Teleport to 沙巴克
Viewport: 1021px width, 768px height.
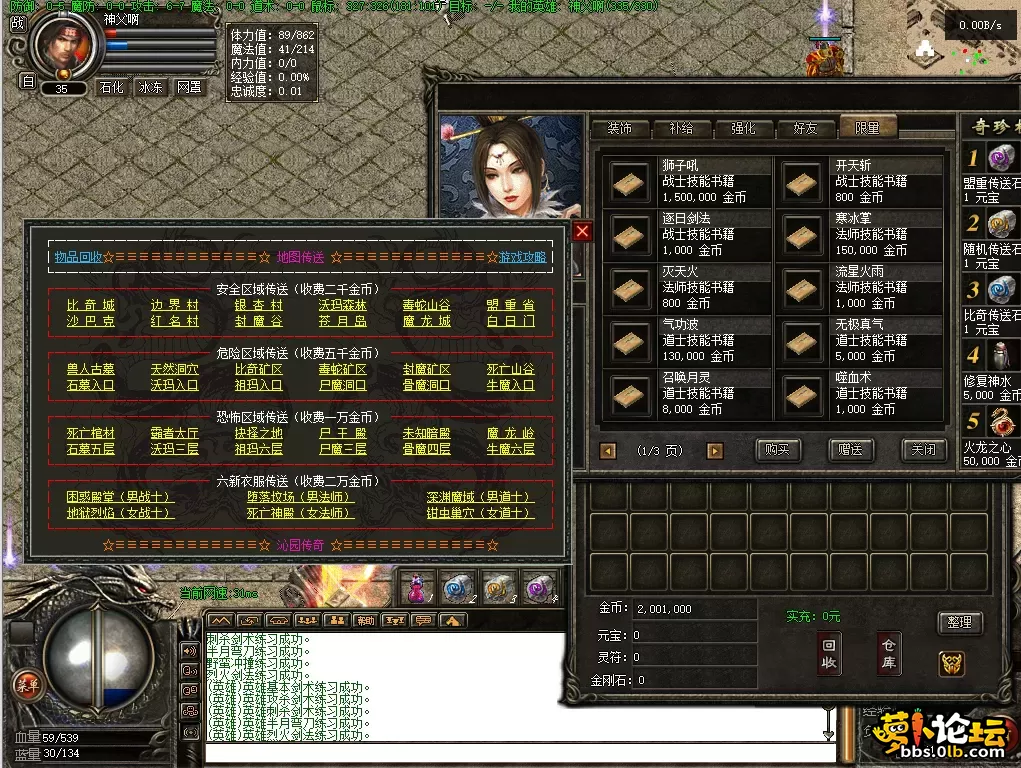pyautogui.click(x=91, y=321)
